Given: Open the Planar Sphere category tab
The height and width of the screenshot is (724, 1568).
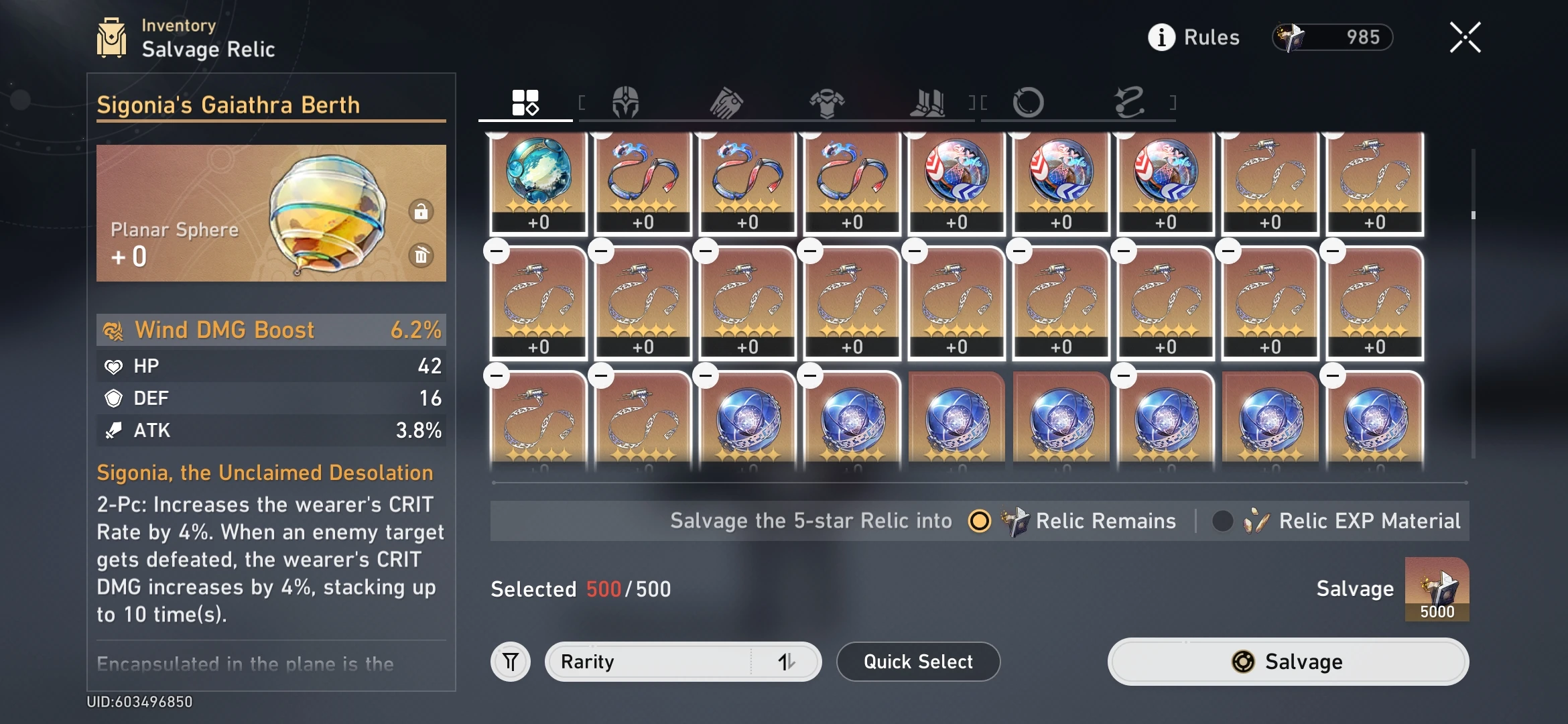Looking at the screenshot, I should [x=1030, y=102].
